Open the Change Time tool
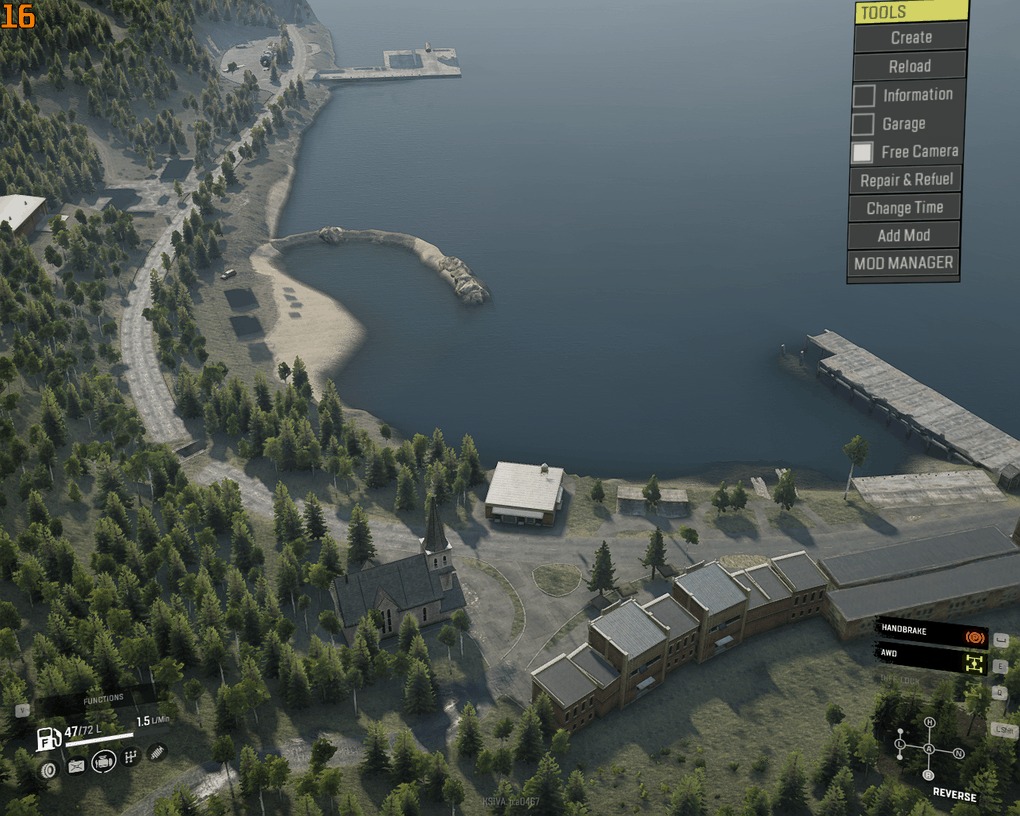The width and height of the screenshot is (1020, 816). tap(904, 208)
